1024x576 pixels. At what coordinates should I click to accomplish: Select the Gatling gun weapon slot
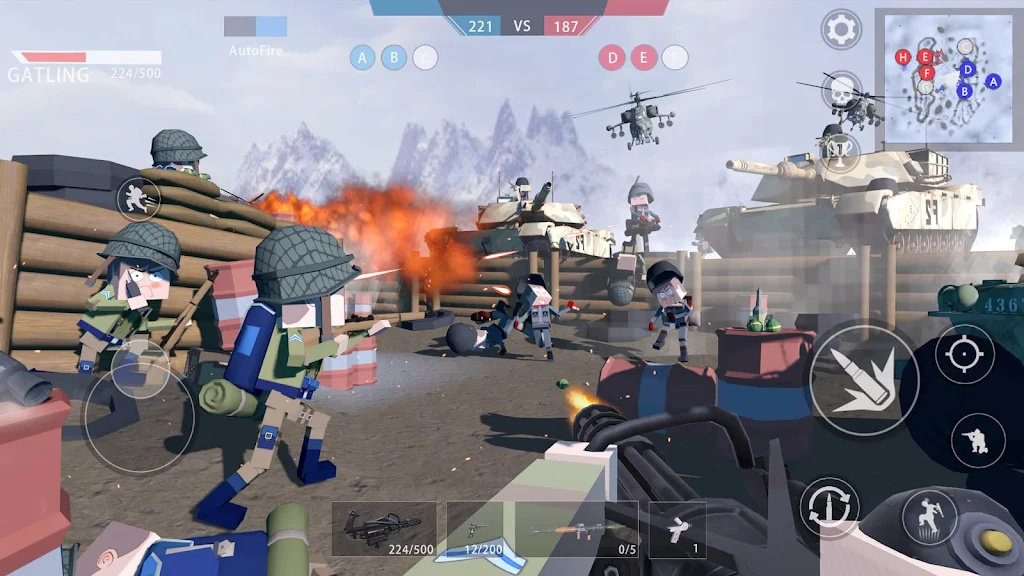(384, 528)
